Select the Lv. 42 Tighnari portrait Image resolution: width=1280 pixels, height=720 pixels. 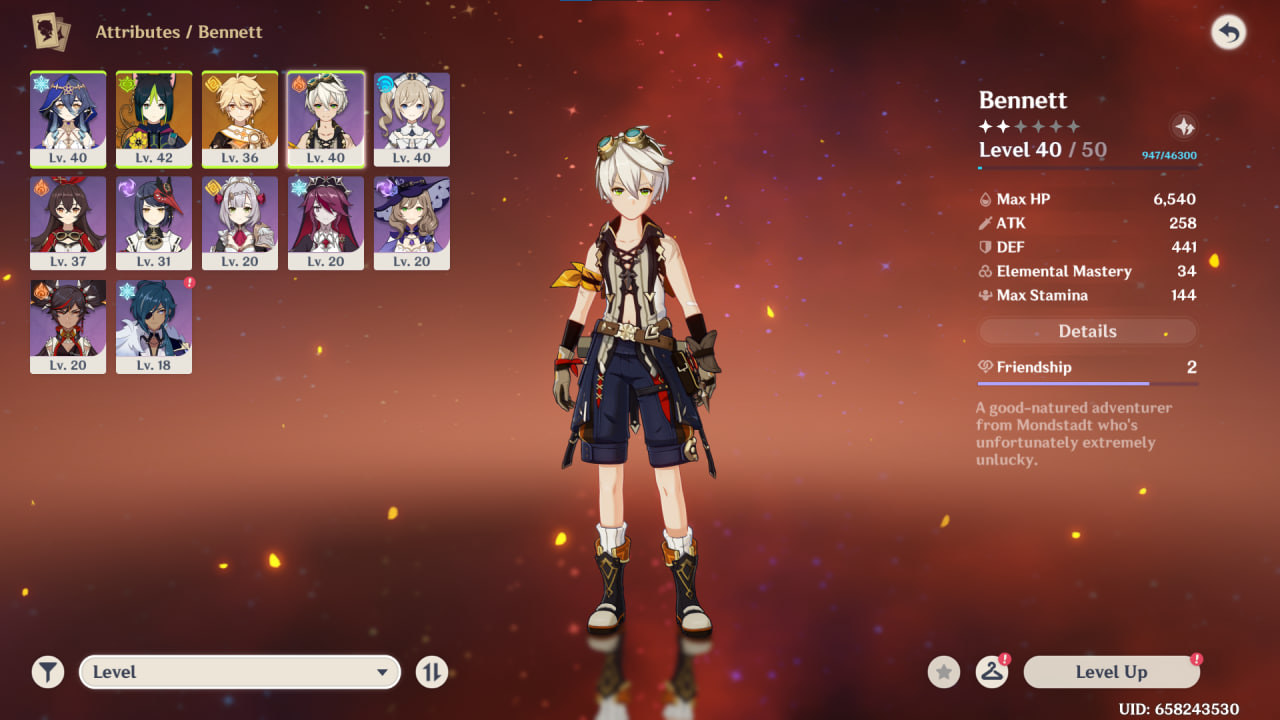[x=154, y=118]
